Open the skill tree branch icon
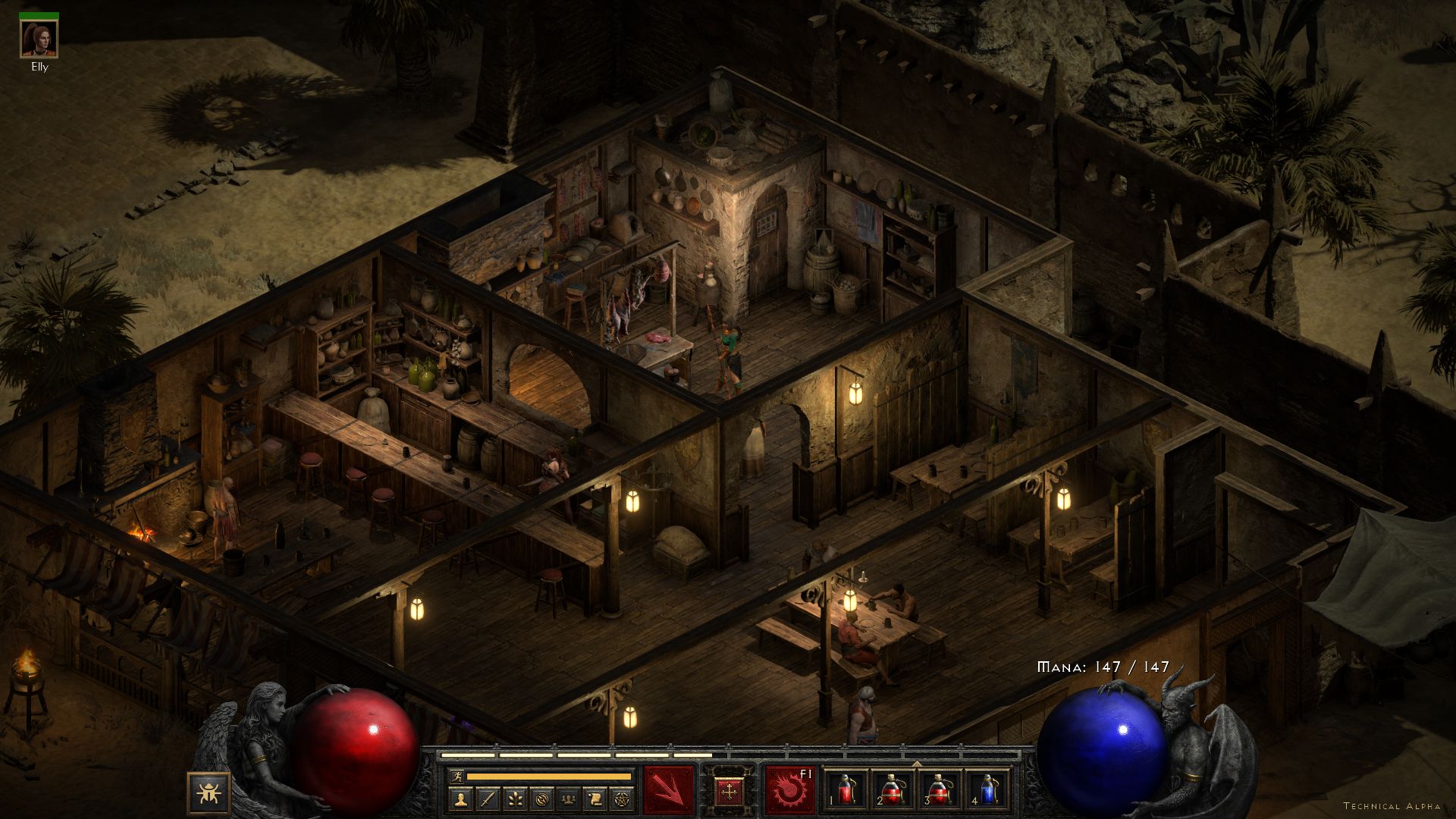This screenshot has height=819, width=1456. coord(514,799)
